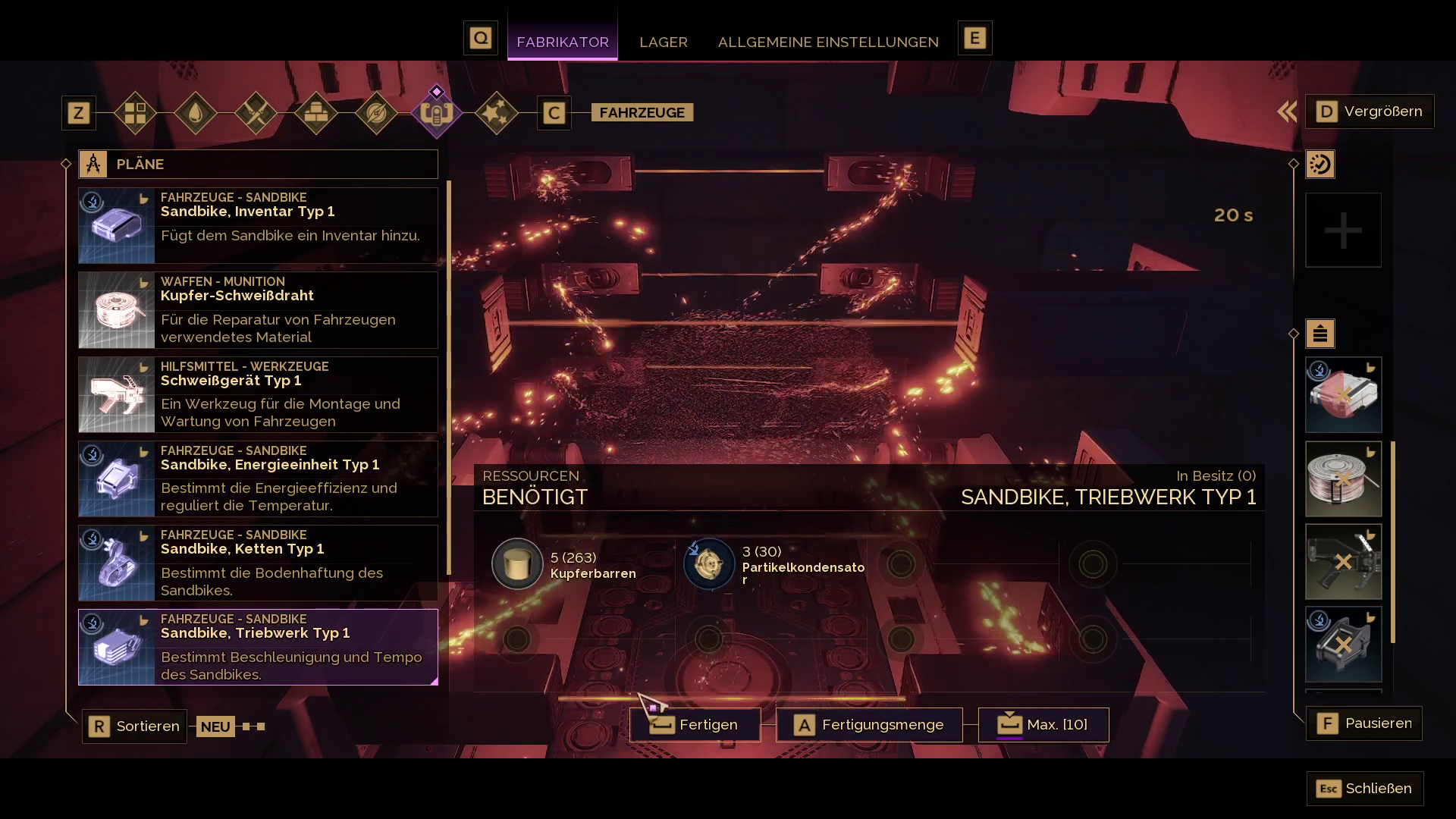Open the Fertigungsmenge quantity option
Image resolution: width=1456 pixels, height=819 pixels.
869,725
